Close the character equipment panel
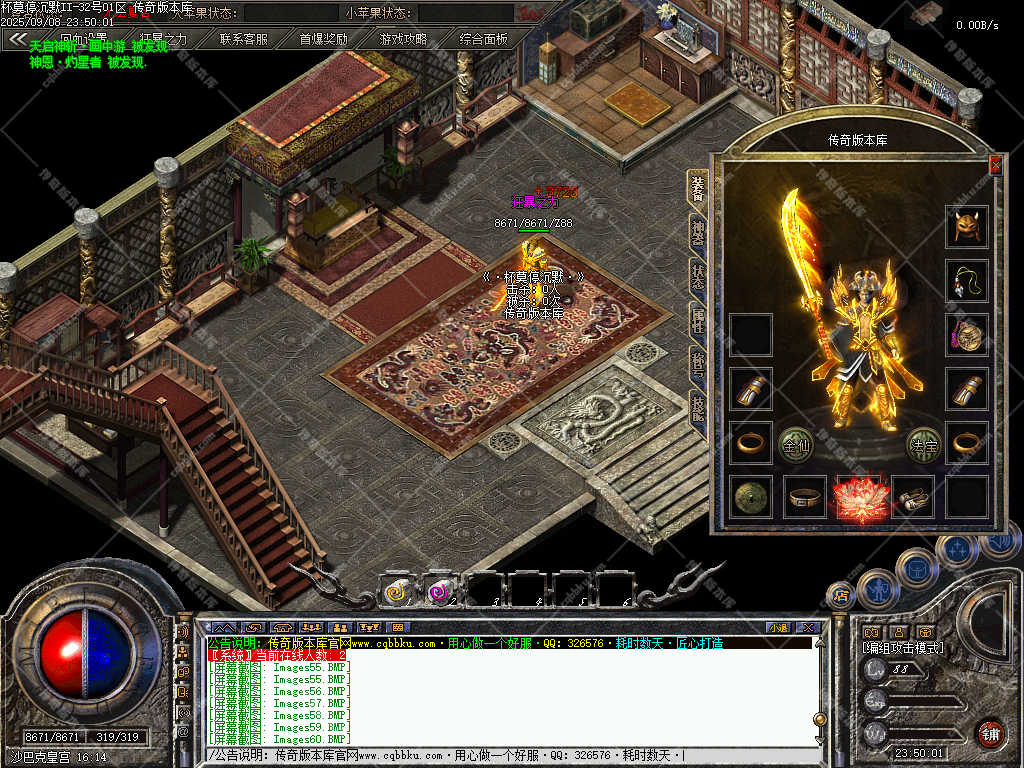1024x768 pixels. click(x=994, y=166)
